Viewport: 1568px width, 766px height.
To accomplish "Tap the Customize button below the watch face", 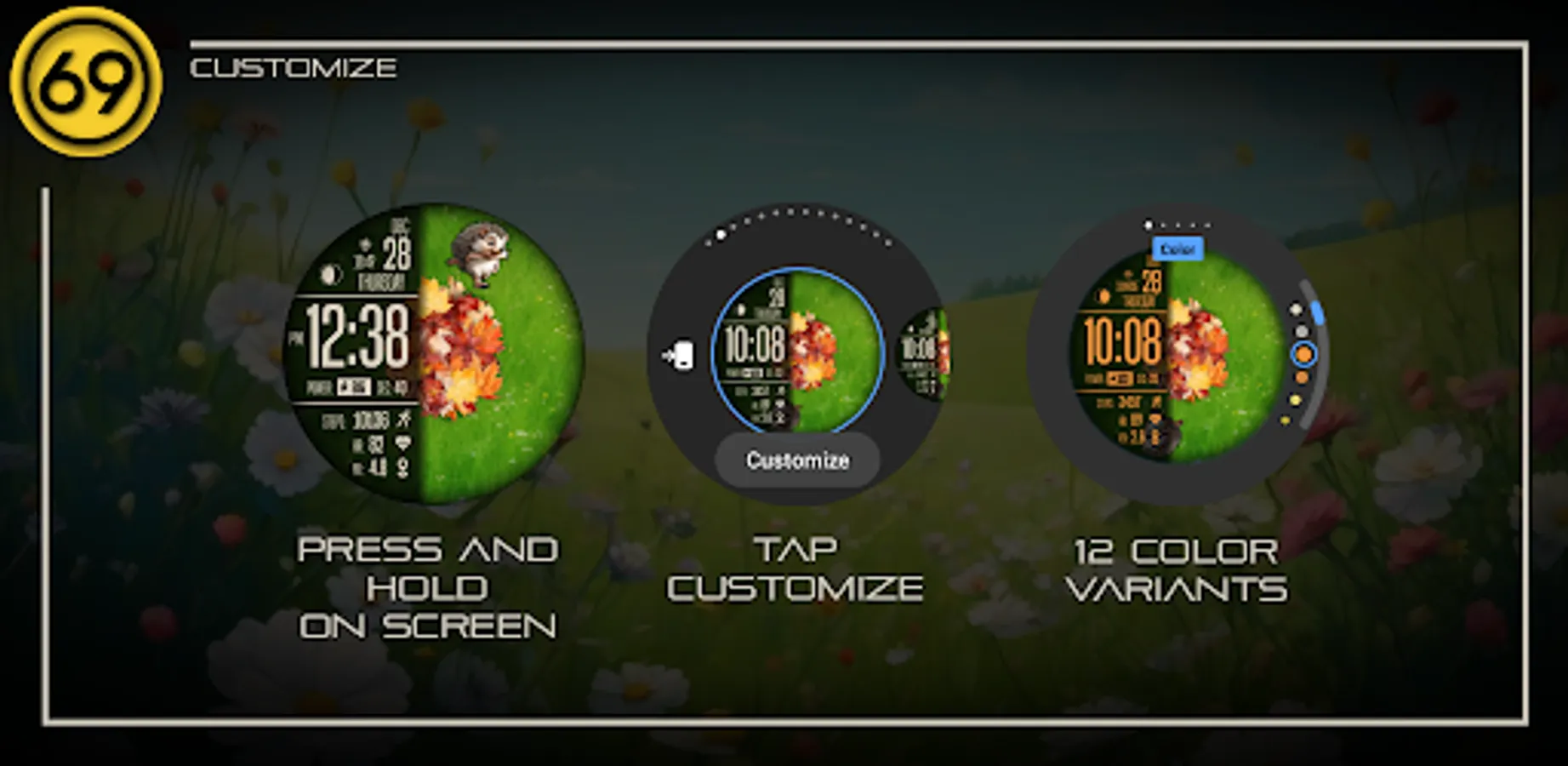I will click(798, 460).
